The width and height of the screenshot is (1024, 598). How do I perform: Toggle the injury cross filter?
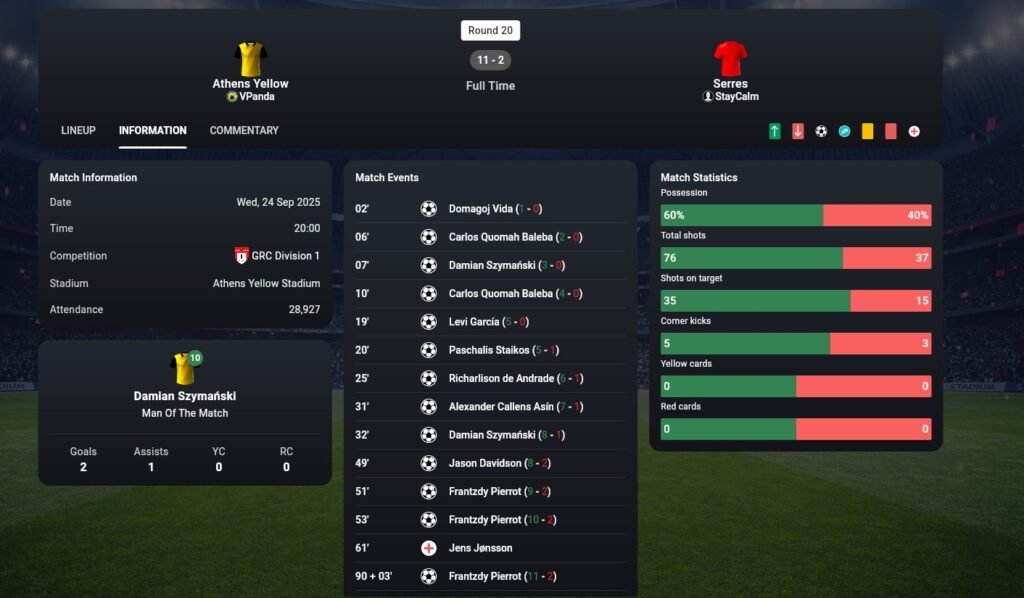[914, 131]
